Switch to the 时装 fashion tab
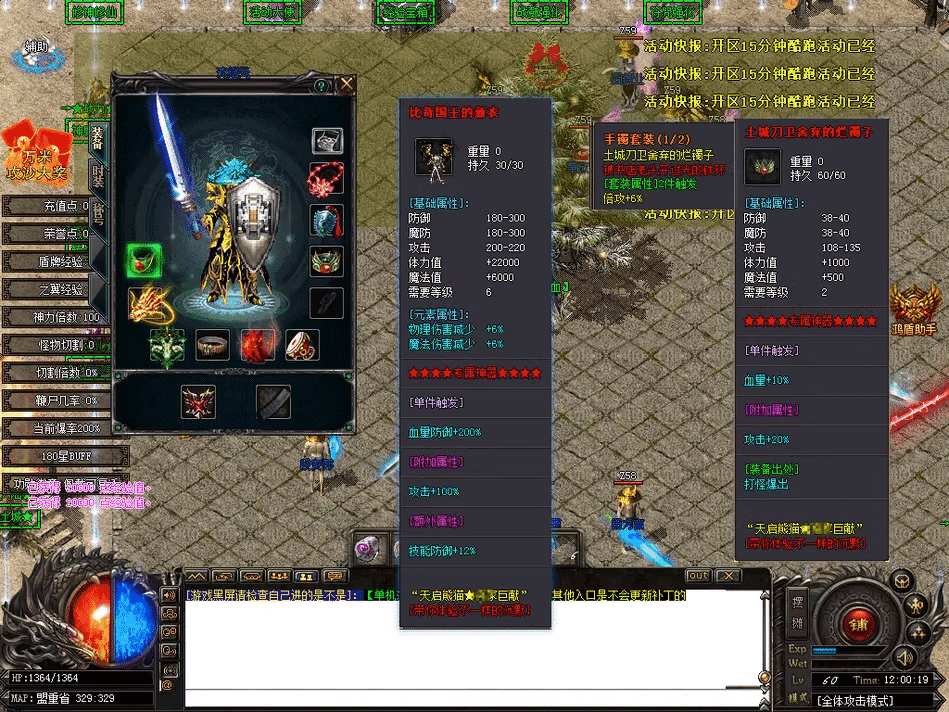949x712 pixels. click(98, 176)
